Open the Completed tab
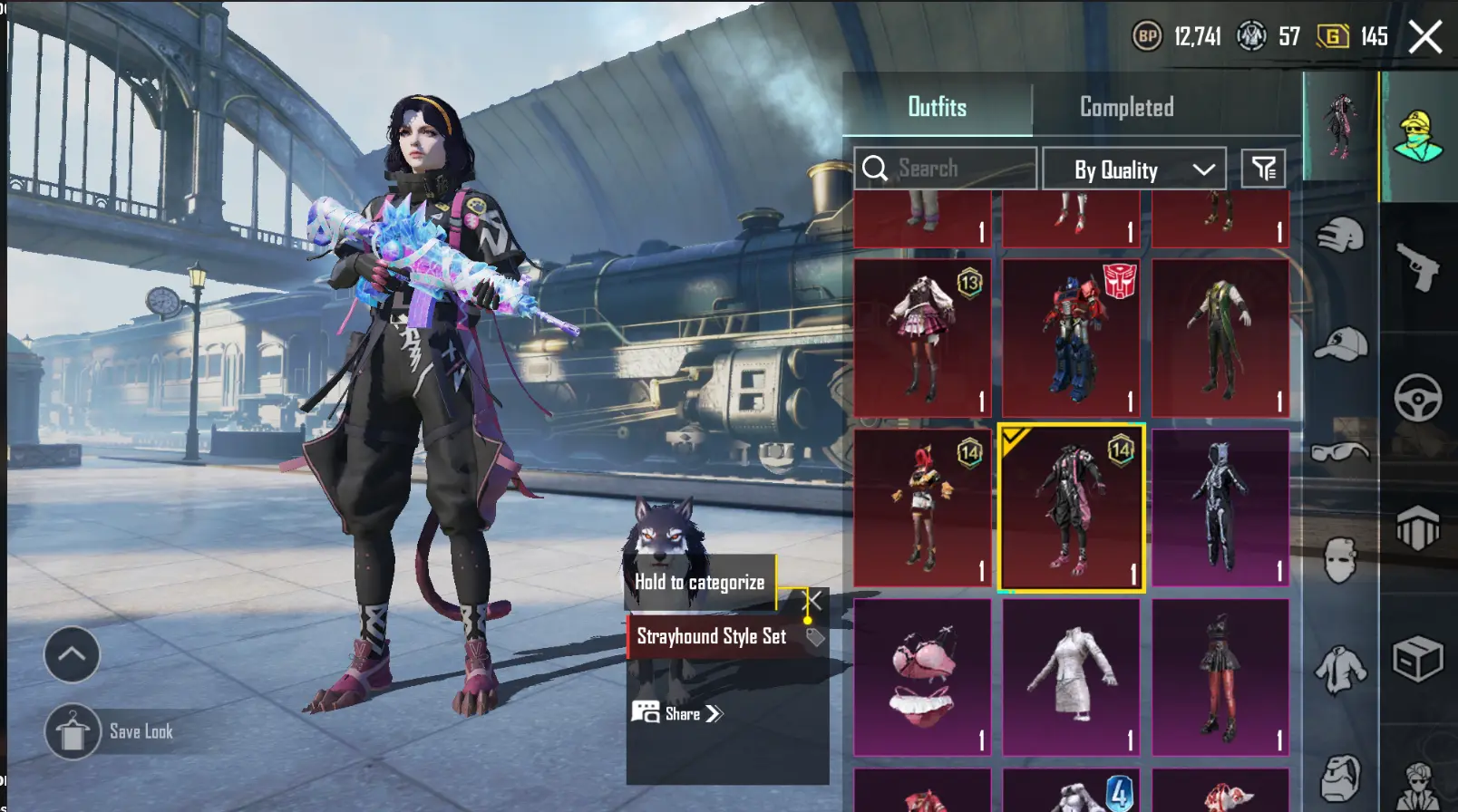This screenshot has height=812, width=1458. (x=1126, y=107)
